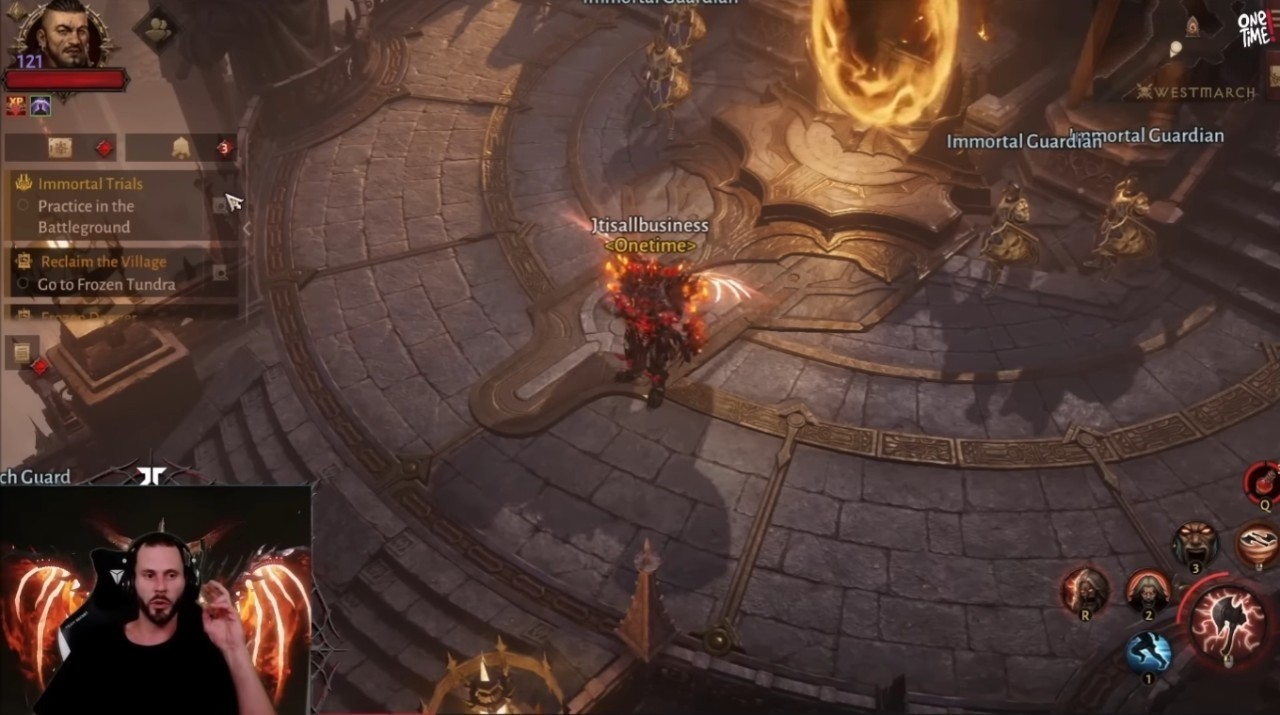The height and width of the screenshot is (715, 1280).
Task: Activate the hooded figure skill labeled 2
Action: 1148,591
